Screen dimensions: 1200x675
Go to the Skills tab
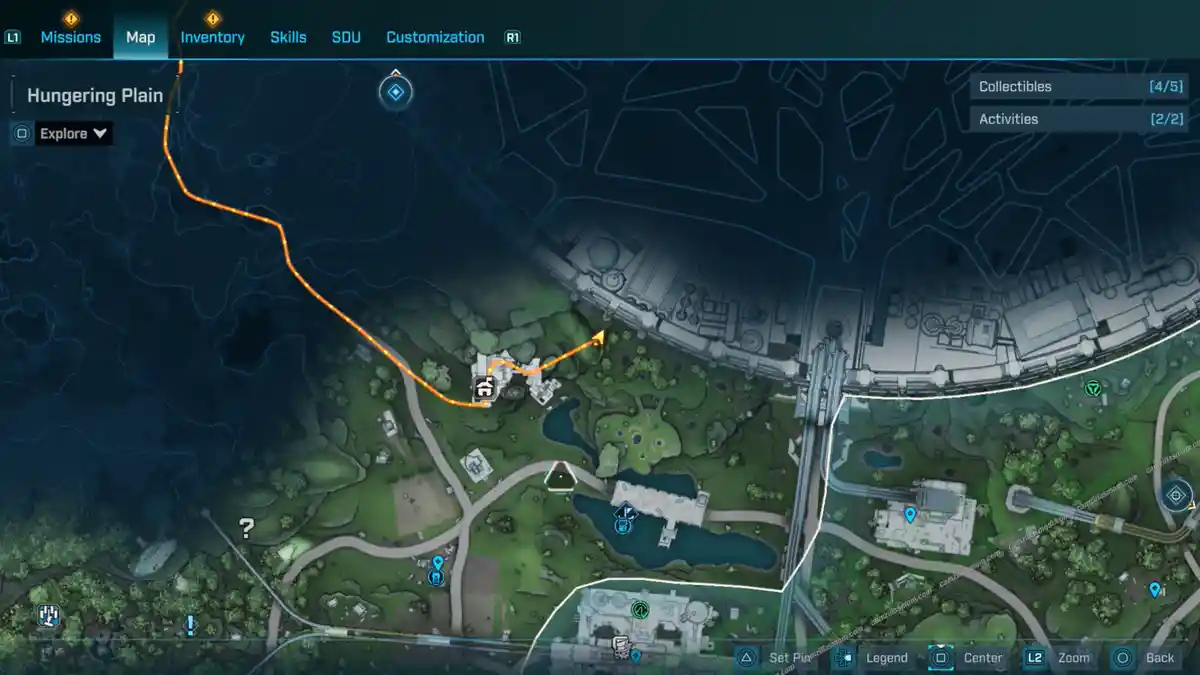(288, 37)
